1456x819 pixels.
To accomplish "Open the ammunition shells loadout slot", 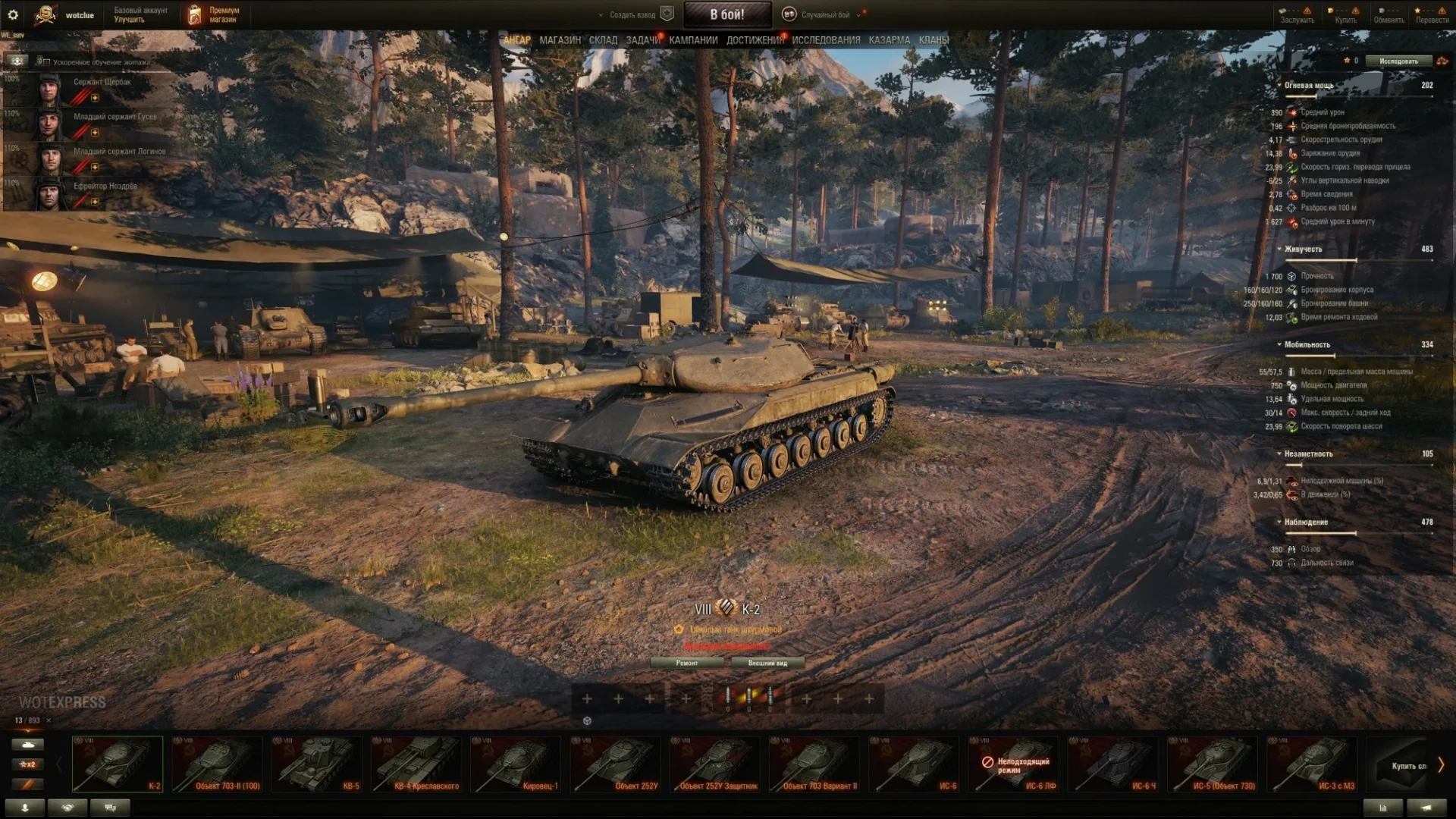I will click(x=748, y=698).
